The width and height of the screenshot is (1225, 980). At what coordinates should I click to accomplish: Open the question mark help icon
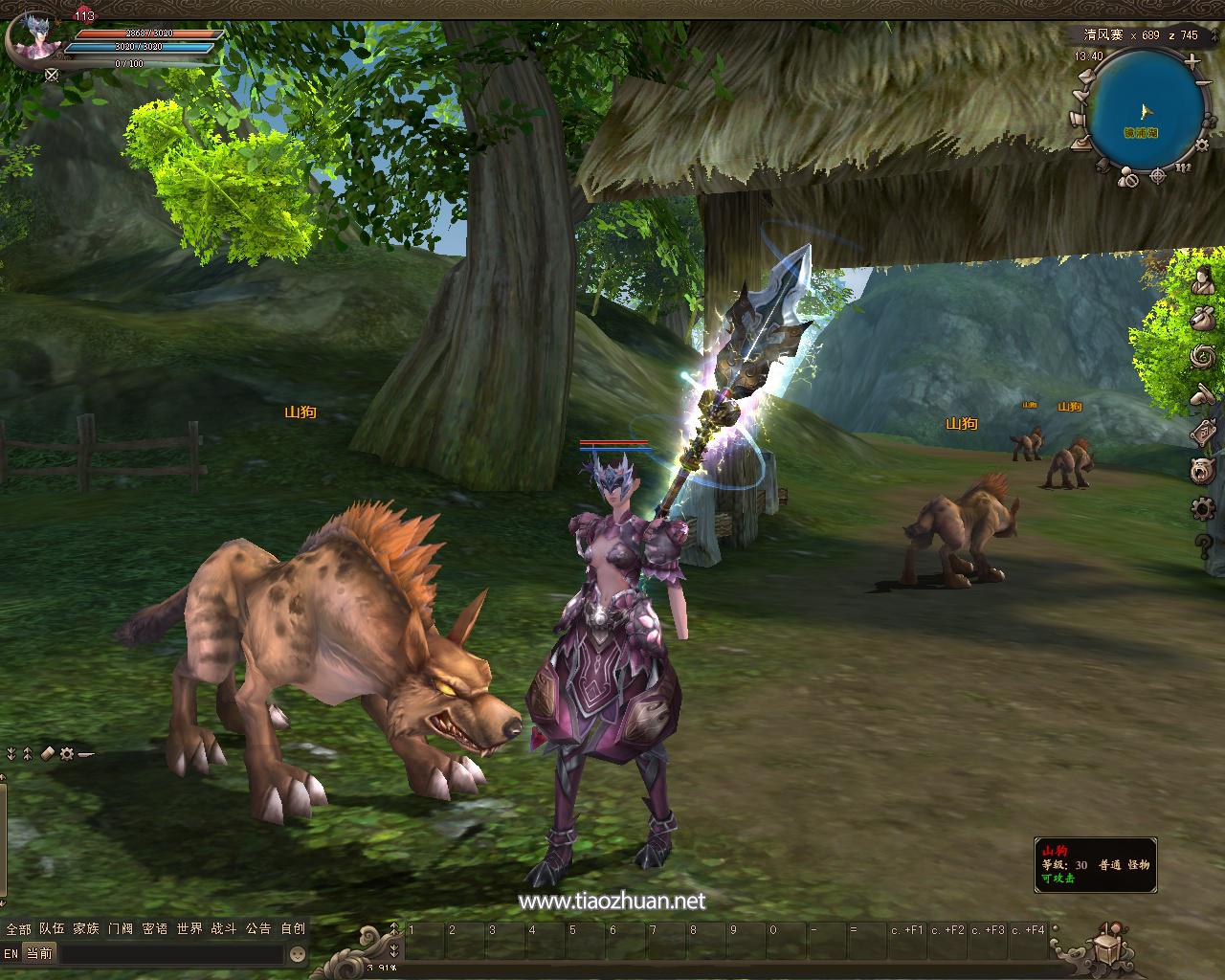pos(1203,545)
